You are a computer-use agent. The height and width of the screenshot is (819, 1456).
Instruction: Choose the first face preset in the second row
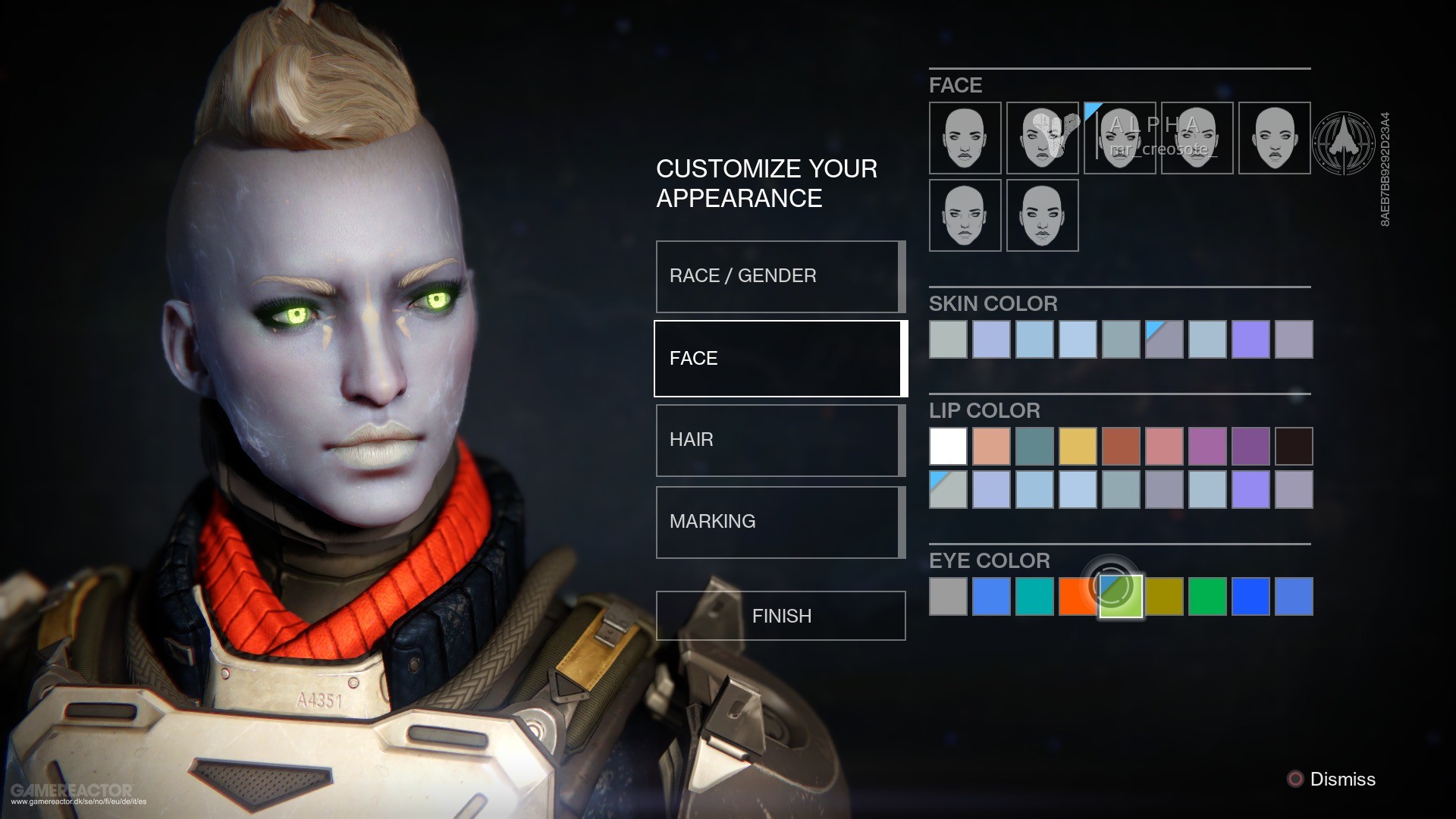[x=965, y=215]
